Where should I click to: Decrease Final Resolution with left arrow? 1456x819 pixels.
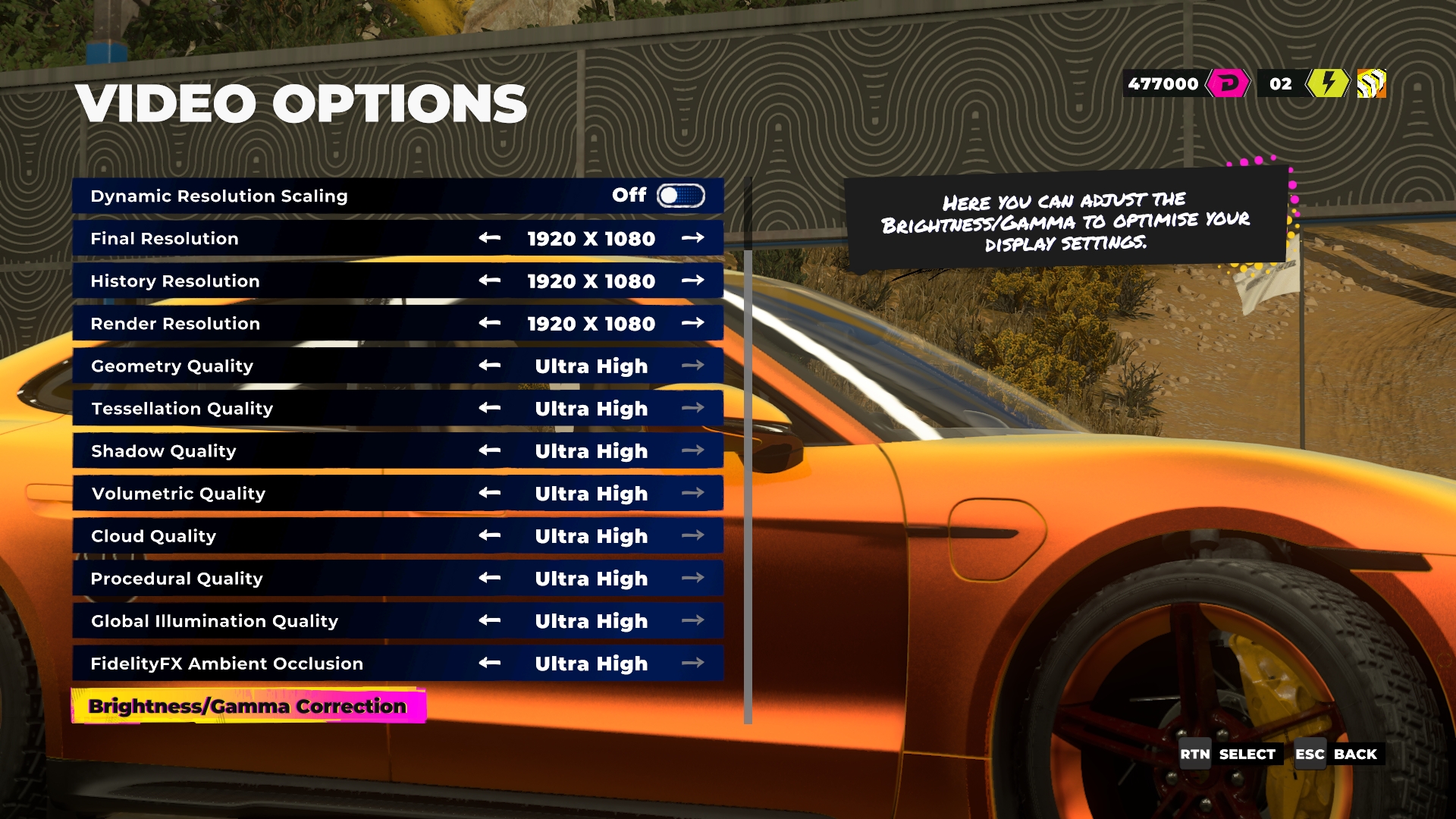point(490,238)
